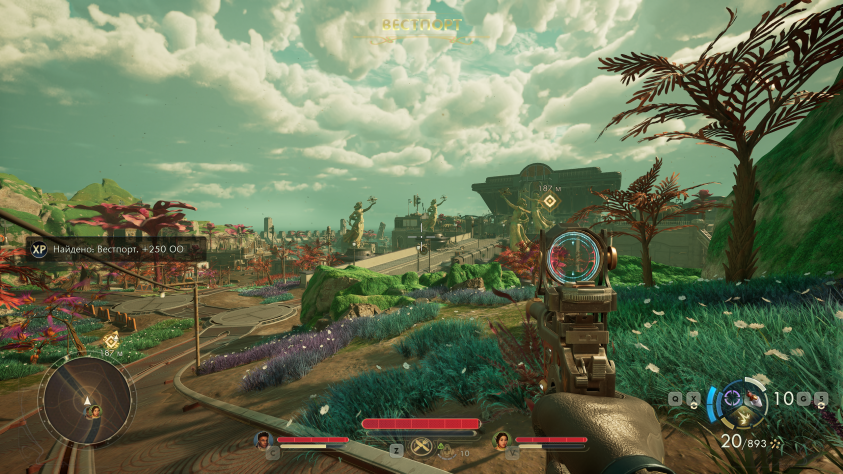843x474 pixels.
Task: Select the right companion's portrait
Action: pos(502,440)
